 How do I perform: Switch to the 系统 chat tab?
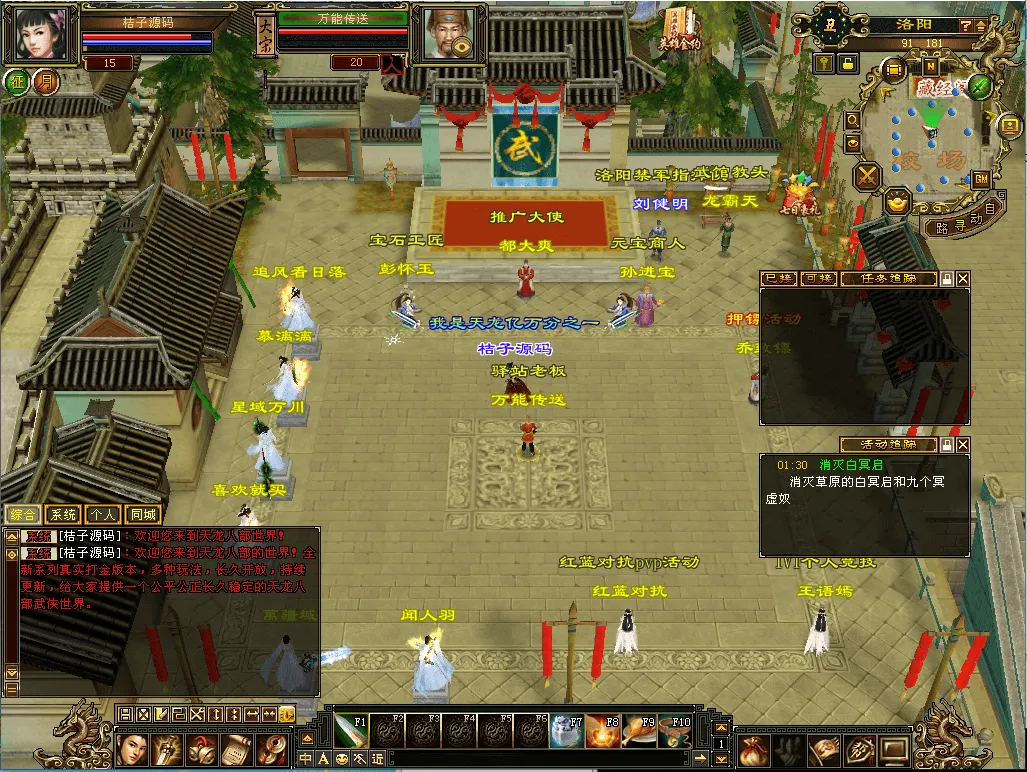[x=63, y=515]
